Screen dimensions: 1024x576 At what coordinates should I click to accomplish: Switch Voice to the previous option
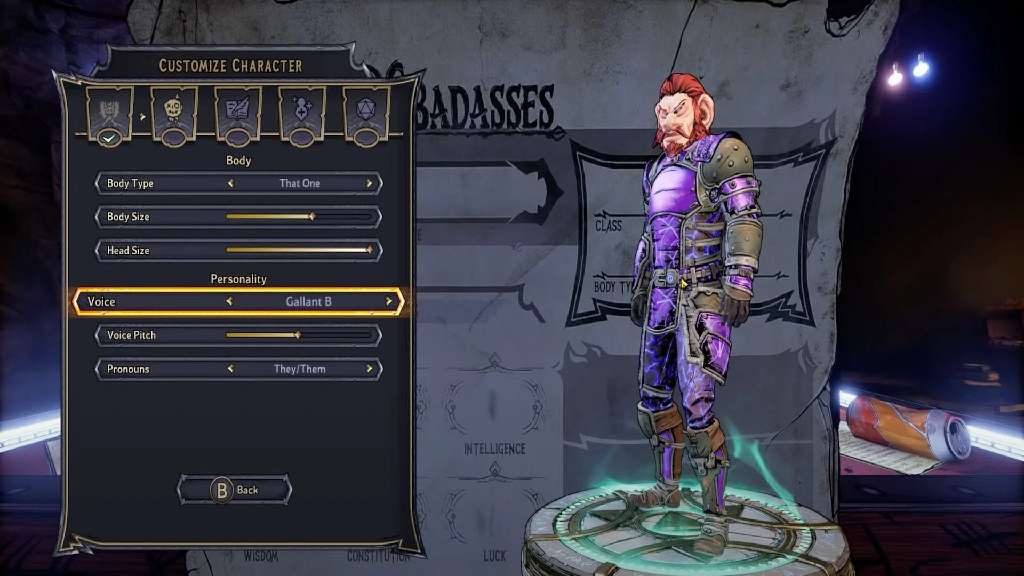[229, 301]
